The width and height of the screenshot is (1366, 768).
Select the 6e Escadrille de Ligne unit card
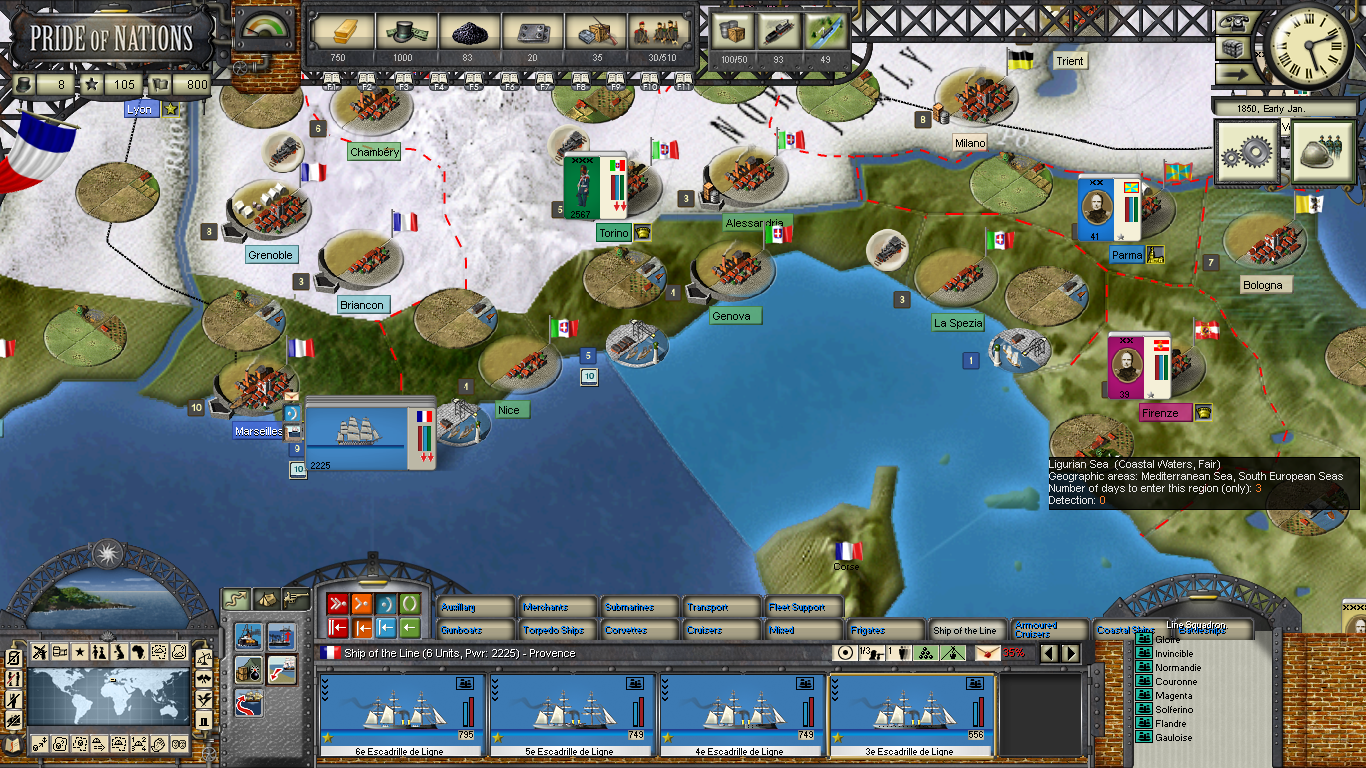point(401,714)
